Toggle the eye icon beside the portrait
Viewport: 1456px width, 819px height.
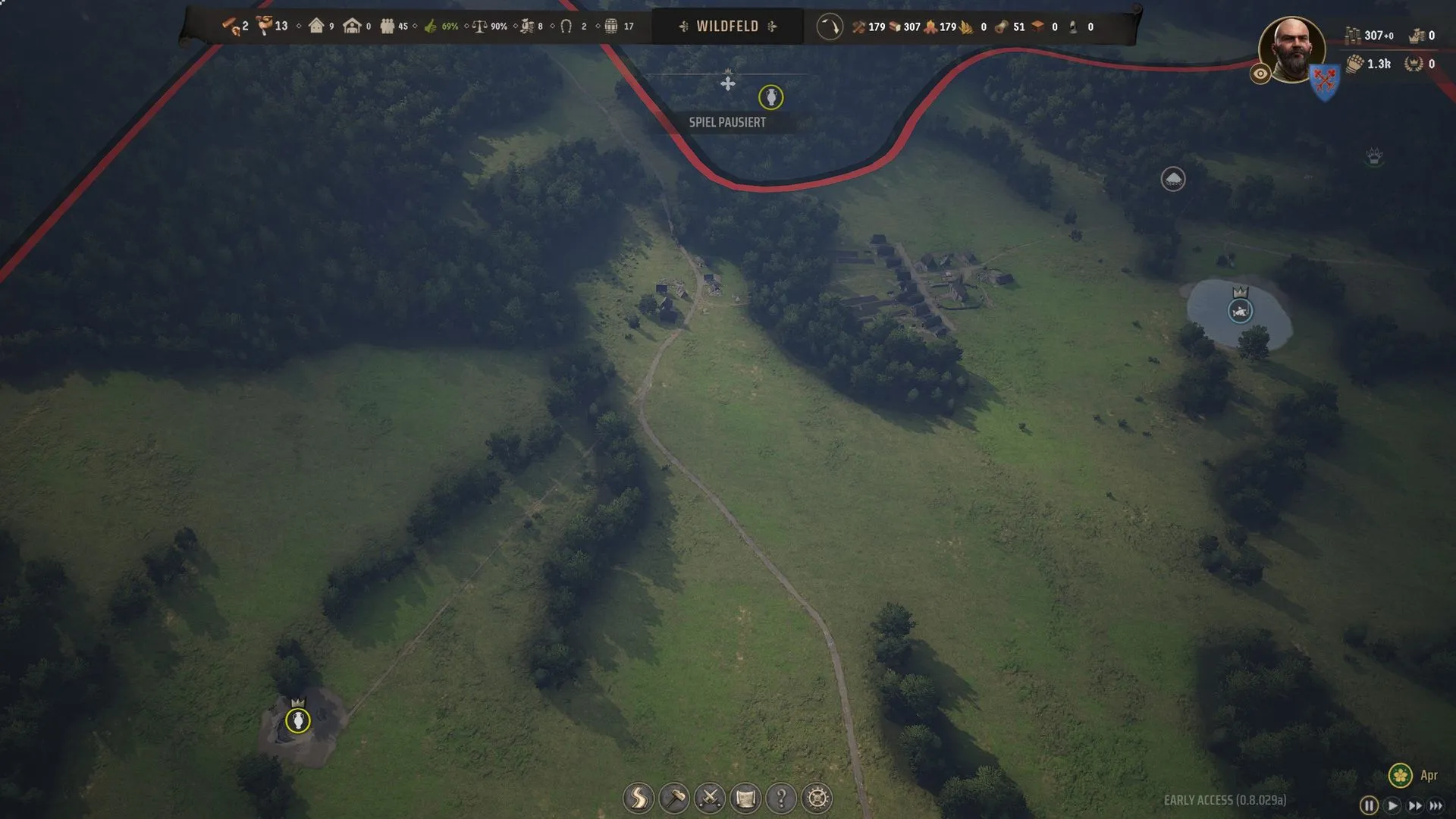click(1260, 74)
